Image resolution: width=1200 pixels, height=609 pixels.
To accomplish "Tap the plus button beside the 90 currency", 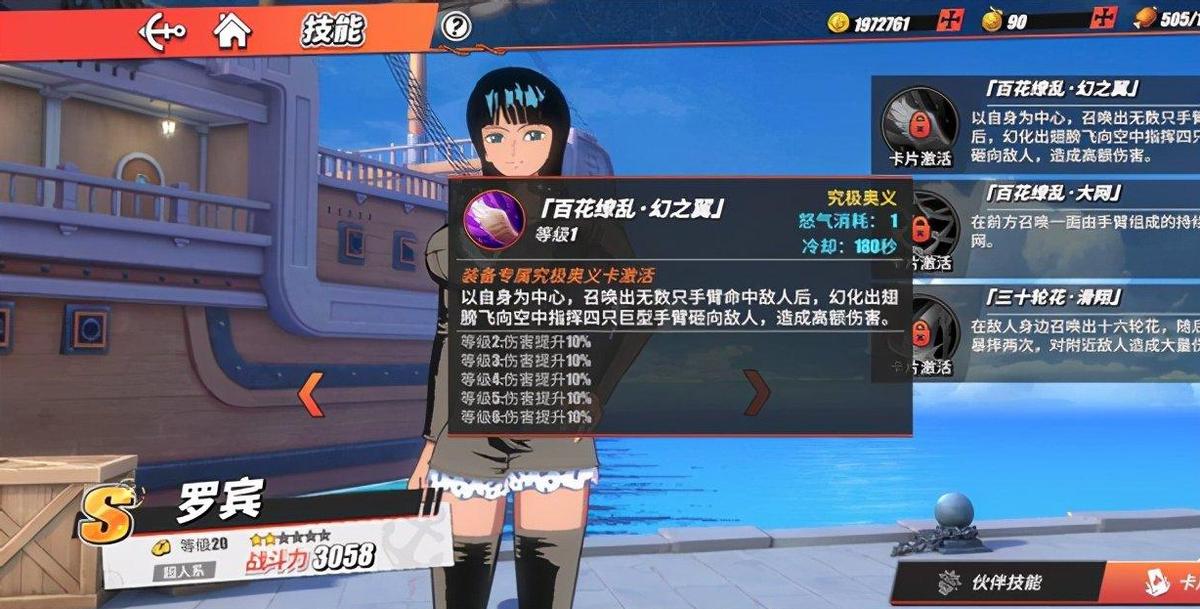I will coord(1104,19).
